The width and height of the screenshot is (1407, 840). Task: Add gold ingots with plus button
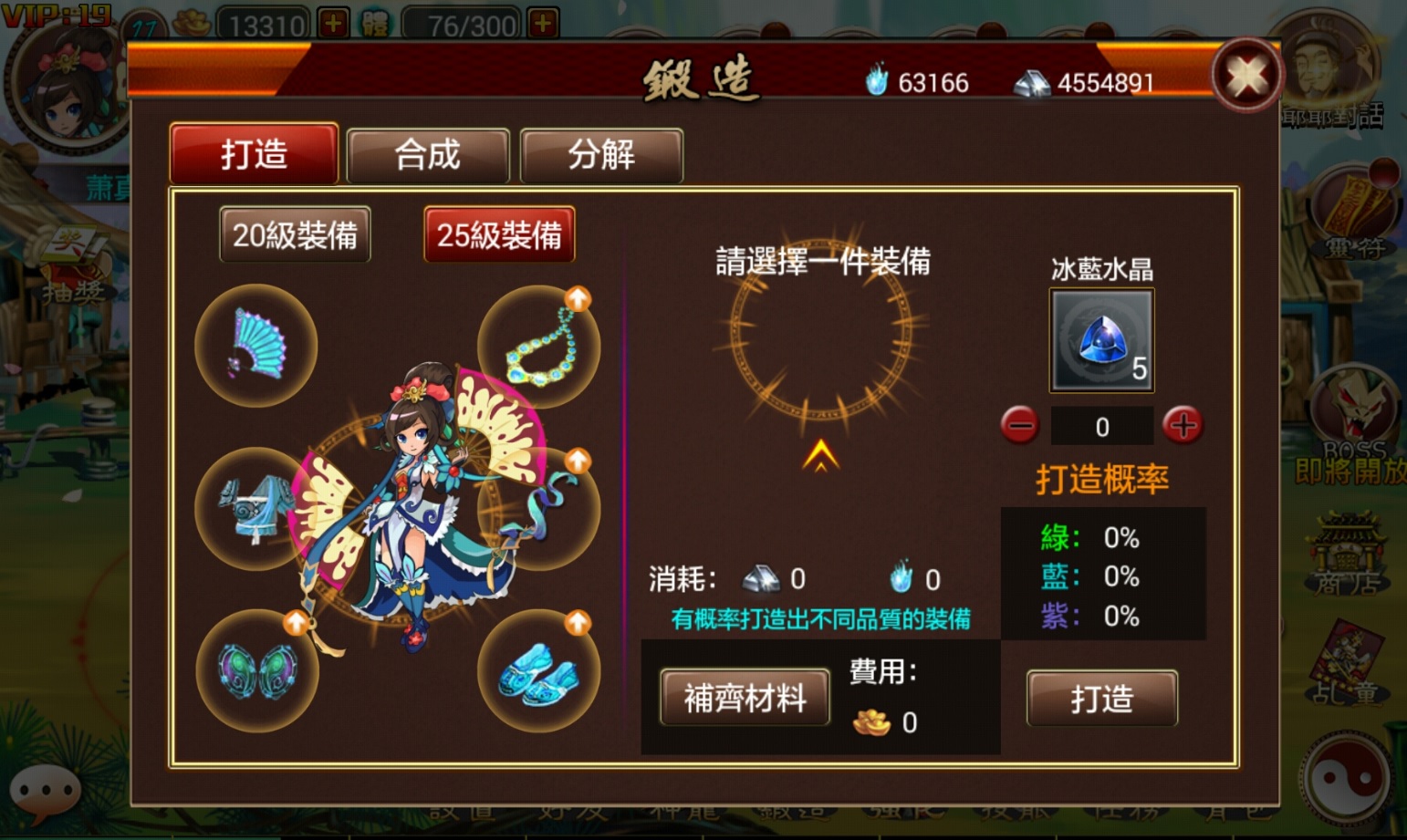[x=333, y=24]
